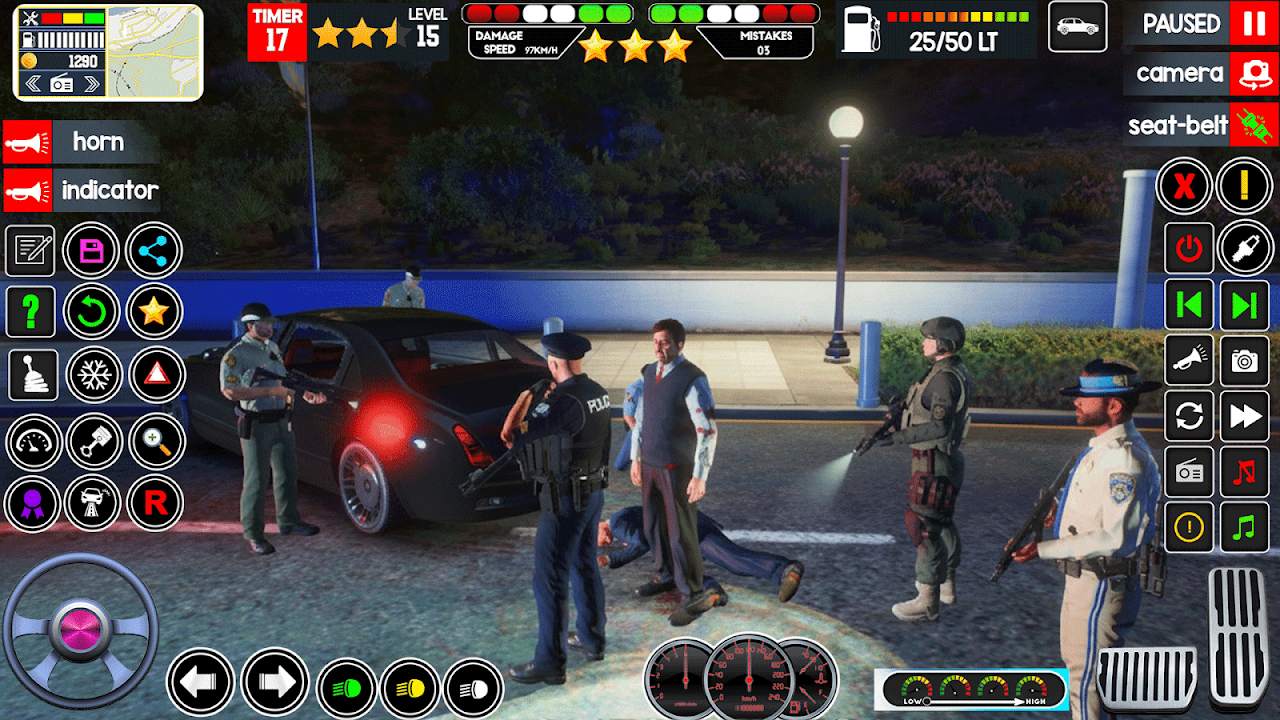Toggle the snowflake air conditioning icon
Viewport: 1280px width, 720px height.
click(x=94, y=375)
